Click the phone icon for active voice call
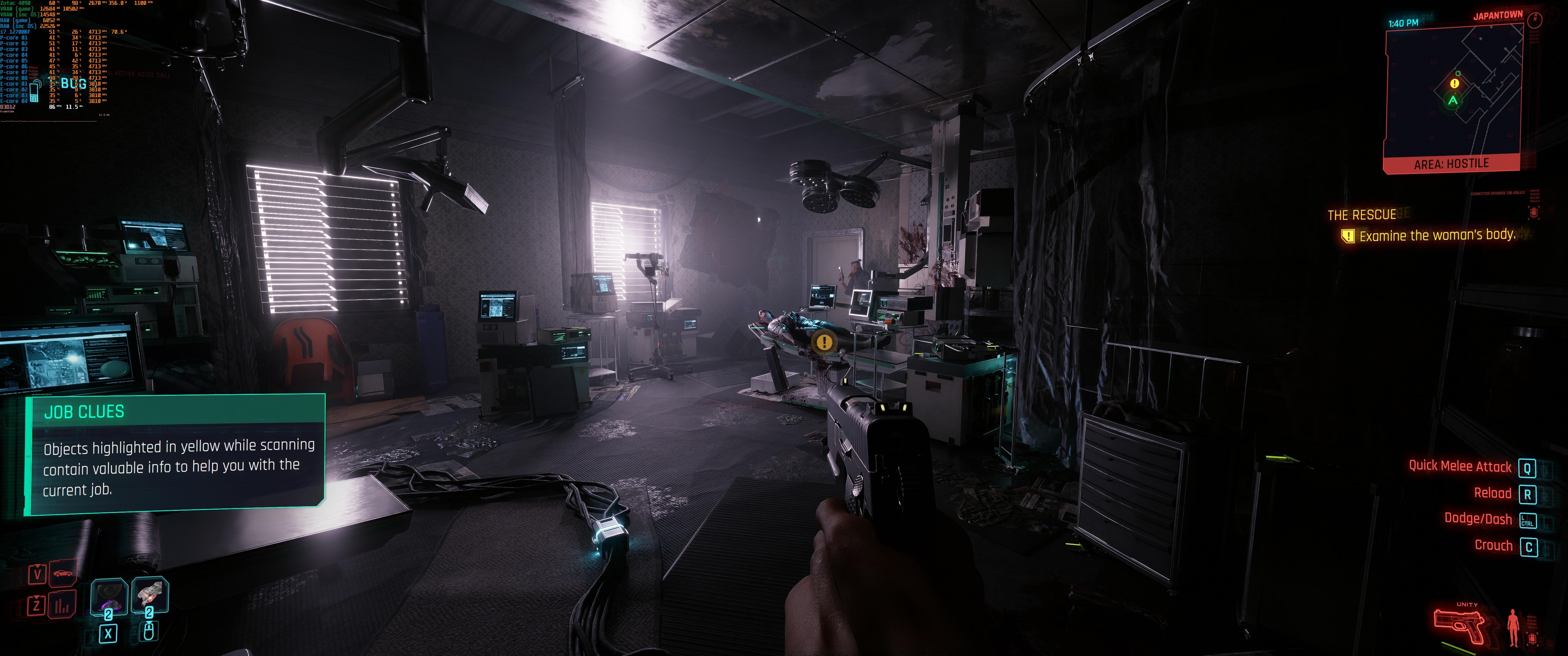 point(35,92)
